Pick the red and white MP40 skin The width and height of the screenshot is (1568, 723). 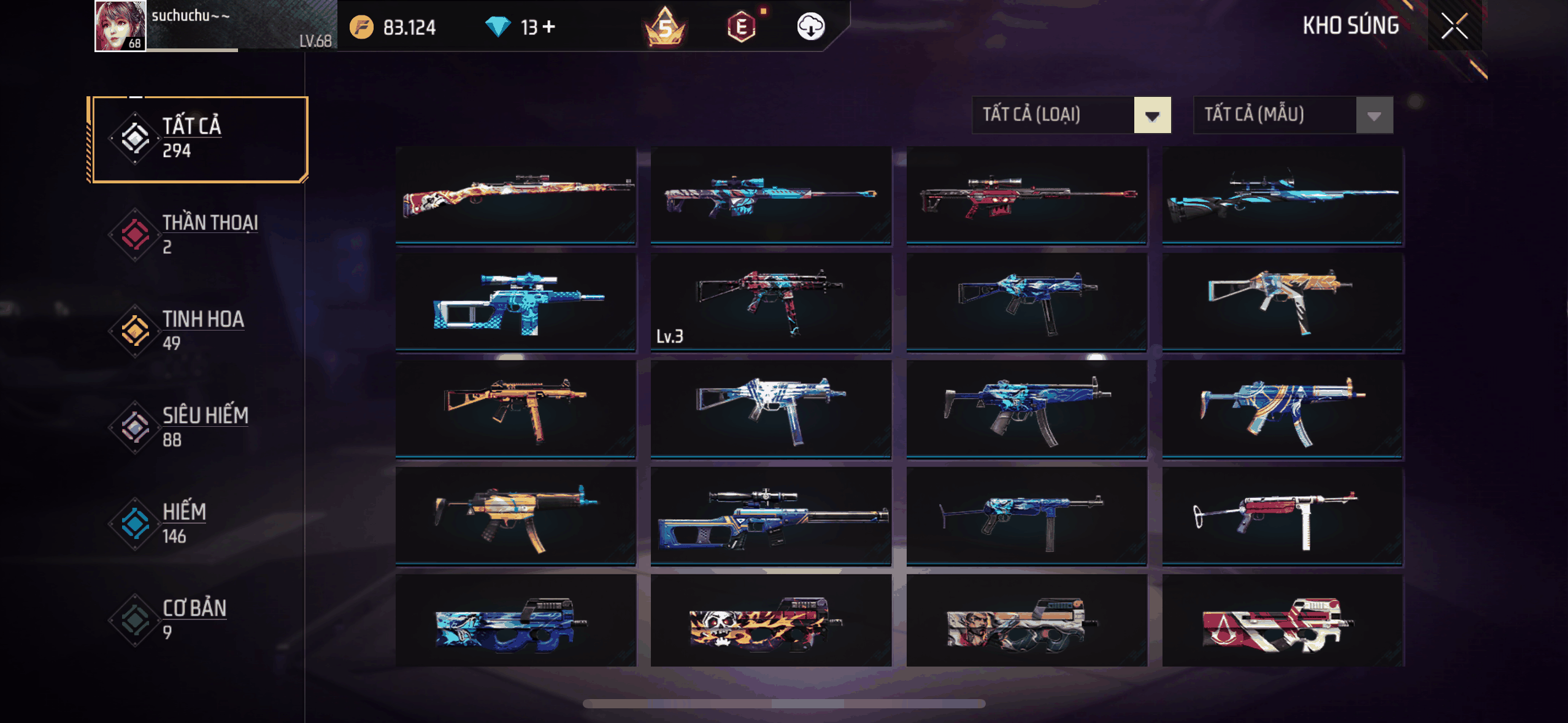tap(1282, 515)
